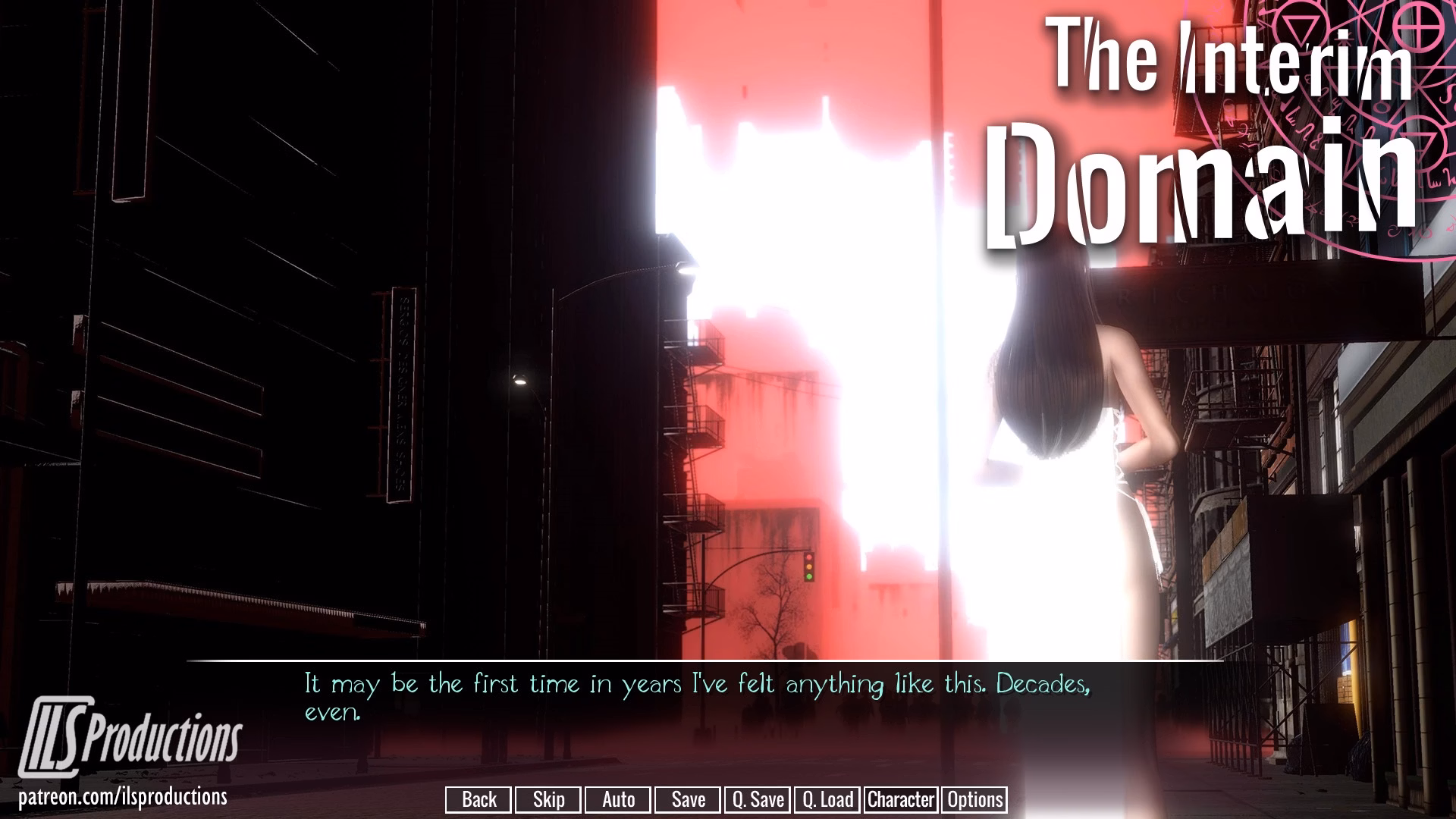1456x819 pixels.
Task: Open the Character screen
Action: coord(900,799)
